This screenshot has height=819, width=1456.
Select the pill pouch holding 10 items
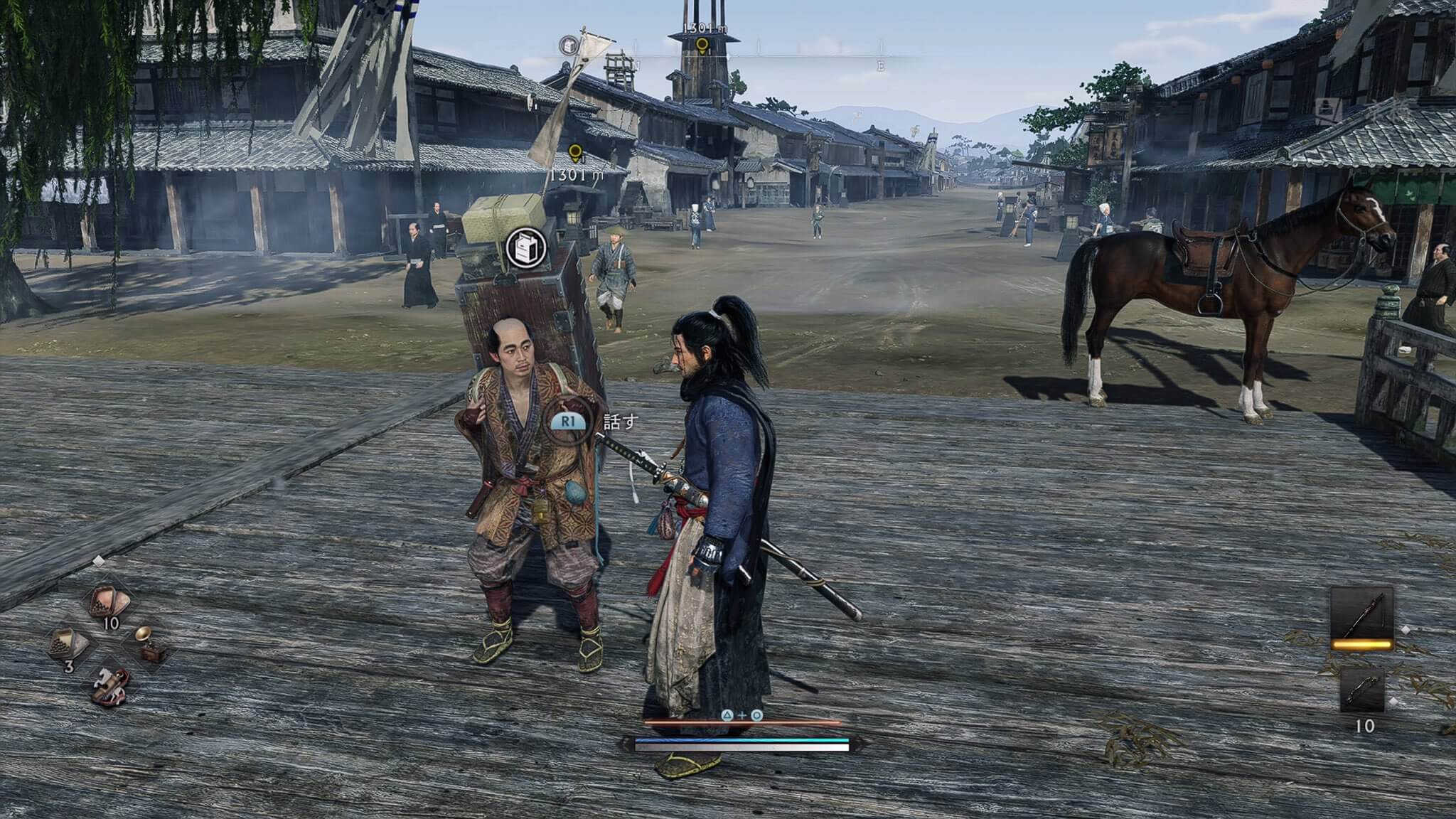[x=109, y=603]
